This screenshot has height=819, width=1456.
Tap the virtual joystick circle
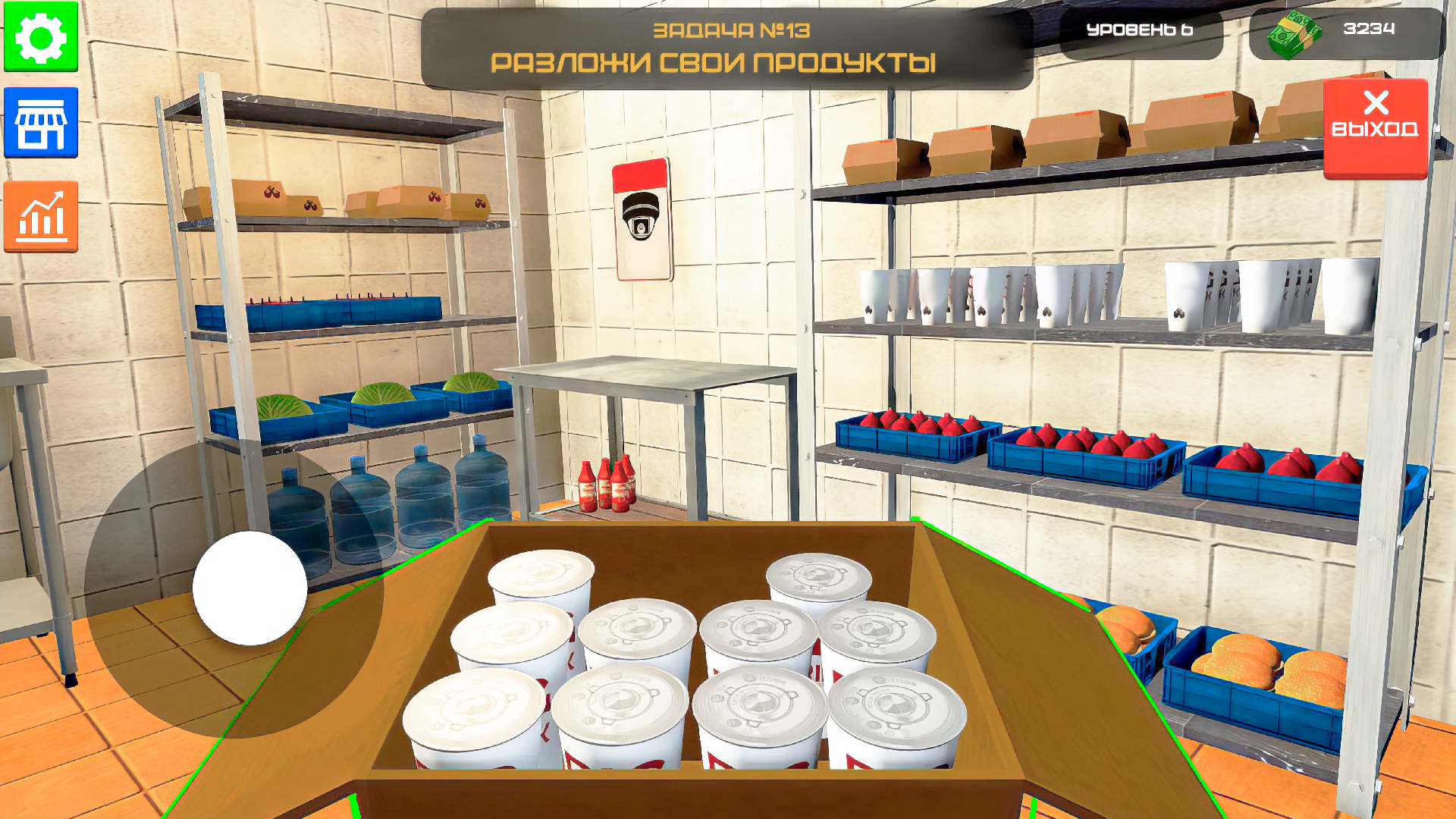pos(250,588)
